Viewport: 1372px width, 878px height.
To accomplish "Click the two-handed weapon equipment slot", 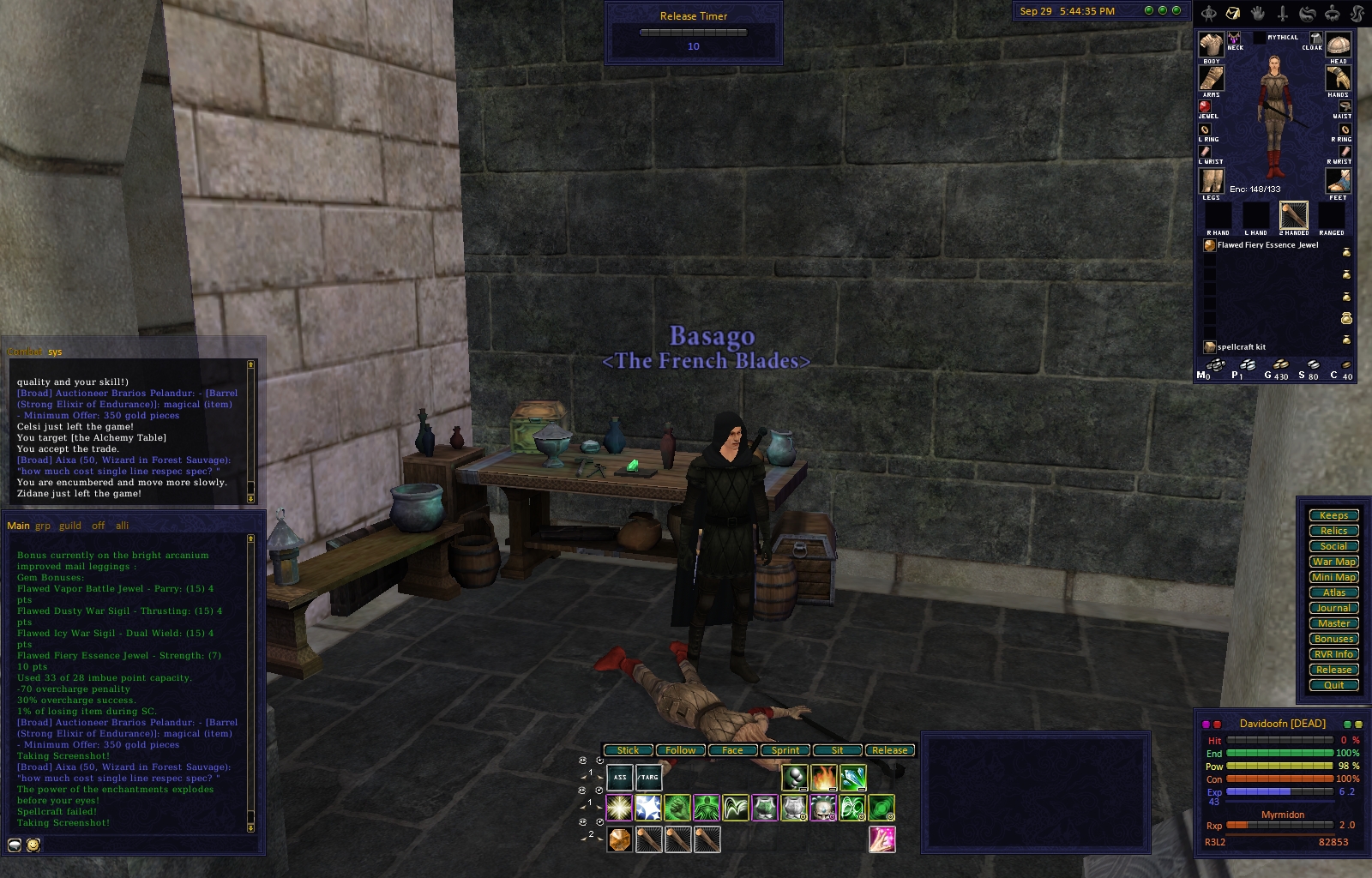I will tap(1293, 215).
